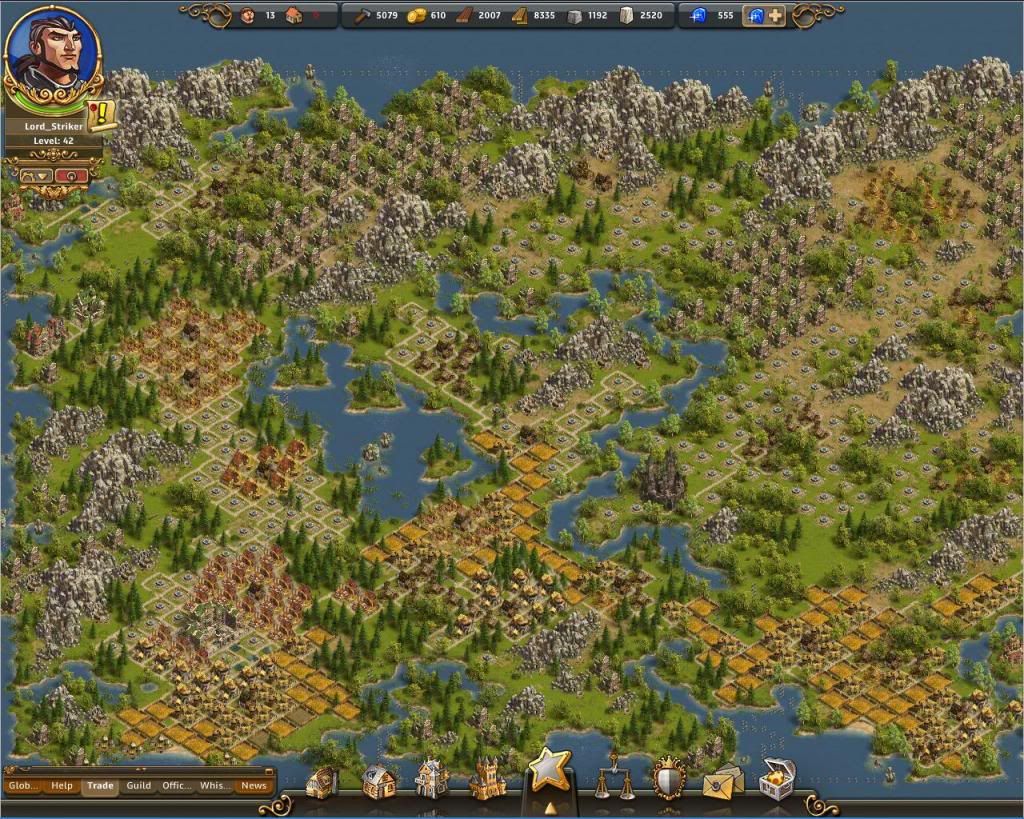Select the Whis... chat tab
1024x819 pixels.
click(x=215, y=785)
